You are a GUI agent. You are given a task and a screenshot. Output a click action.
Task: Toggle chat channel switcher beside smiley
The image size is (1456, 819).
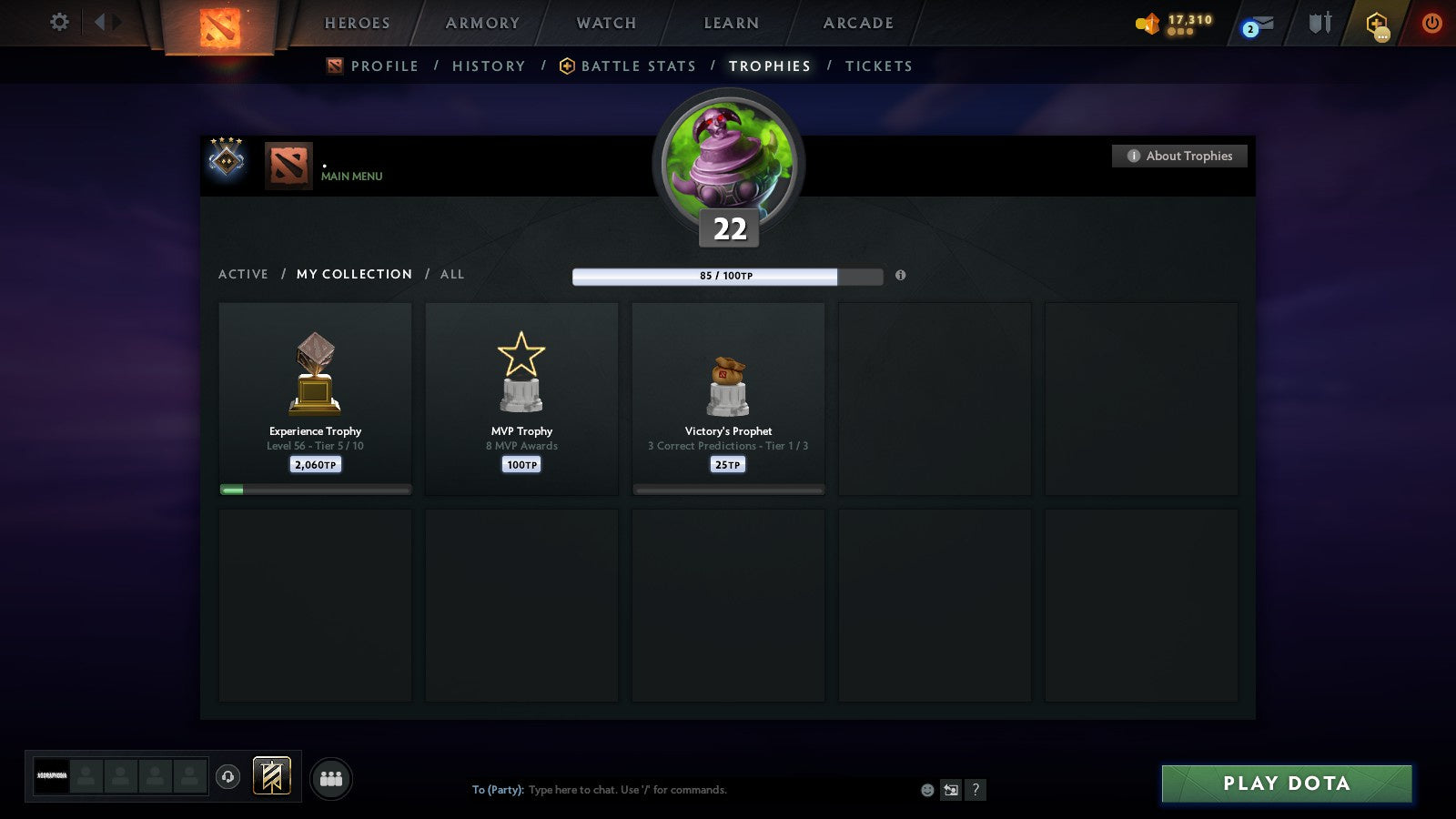click(951, 790)
